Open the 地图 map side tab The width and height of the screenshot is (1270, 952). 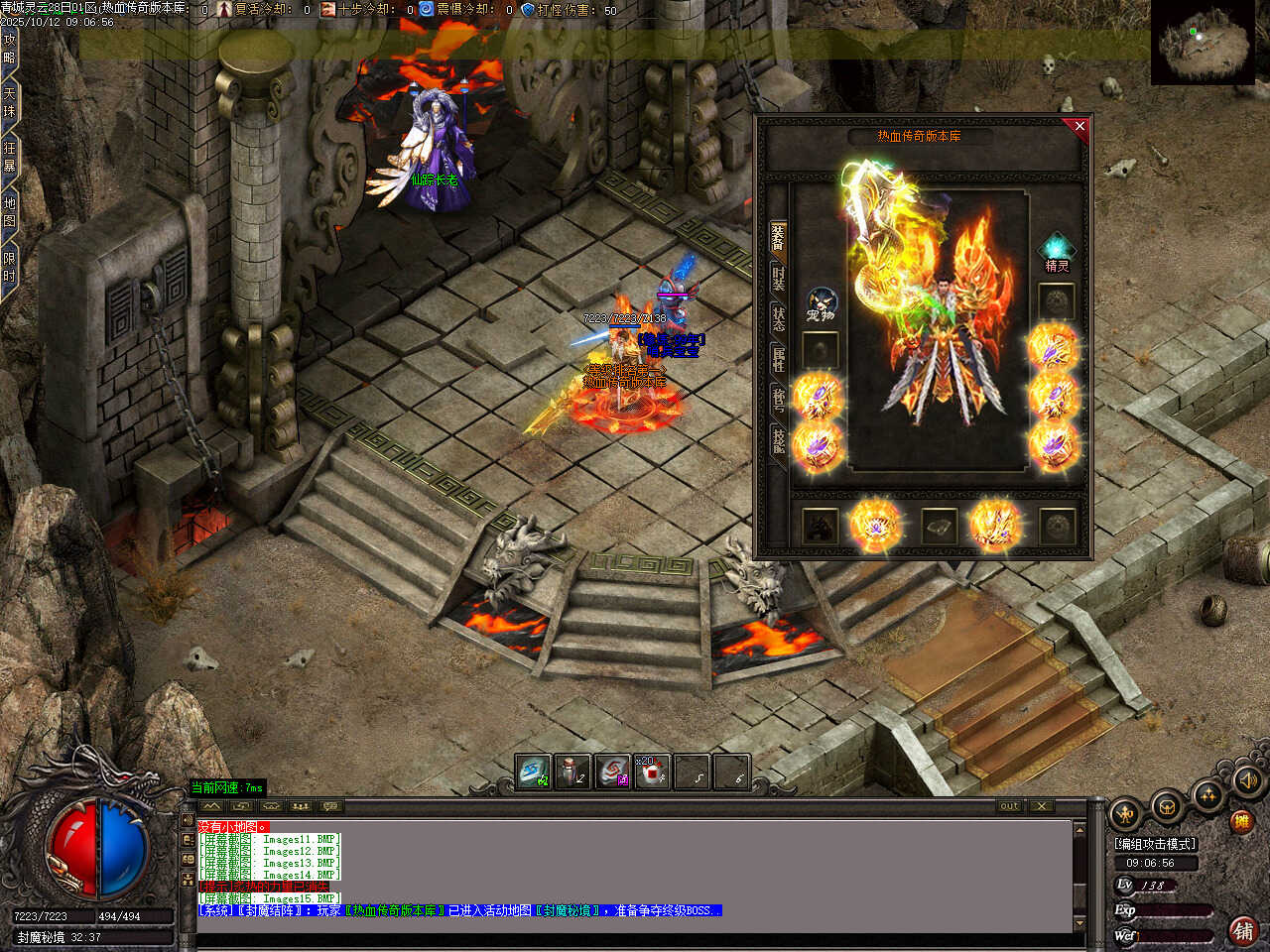point(10,211)
